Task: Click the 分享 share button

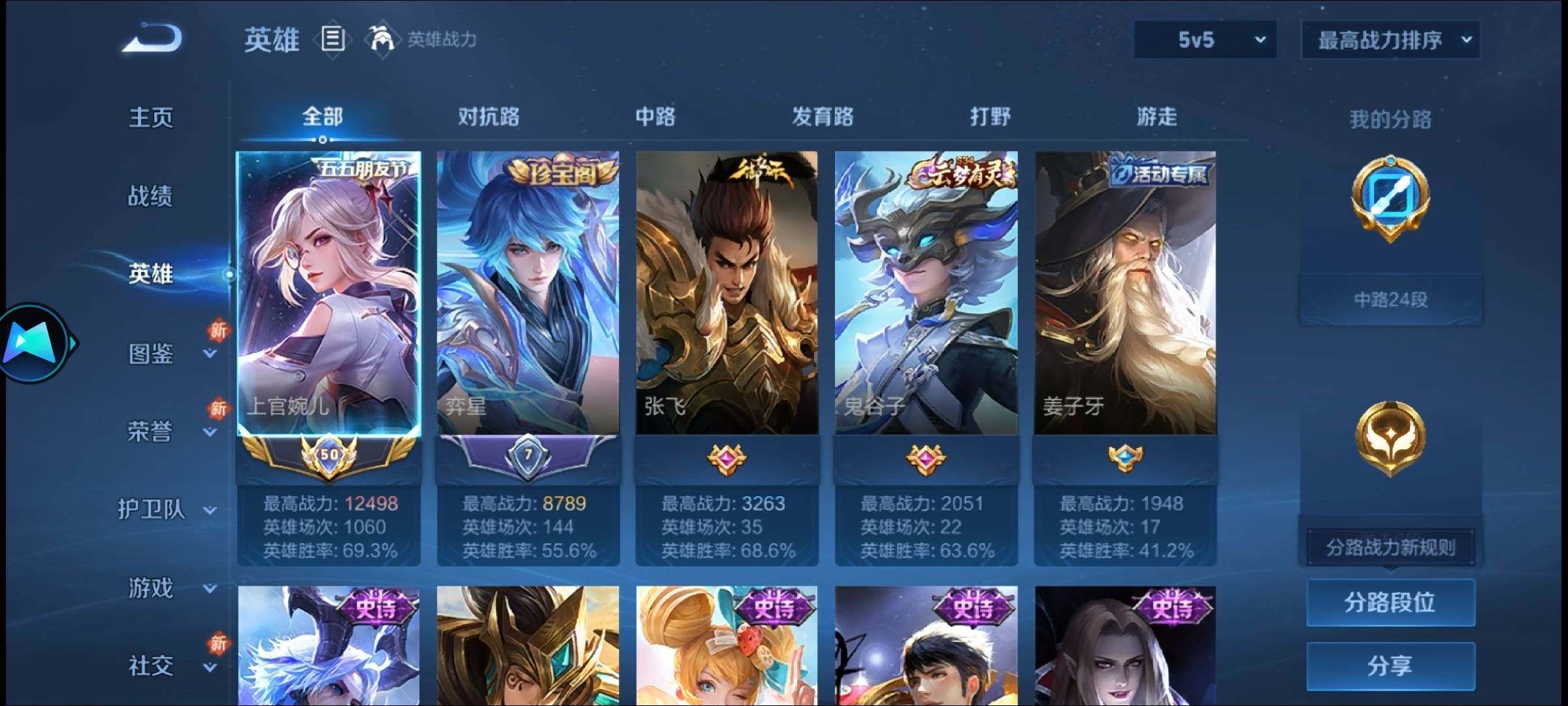Action: pyautogui.click(x=1390, y=665)
